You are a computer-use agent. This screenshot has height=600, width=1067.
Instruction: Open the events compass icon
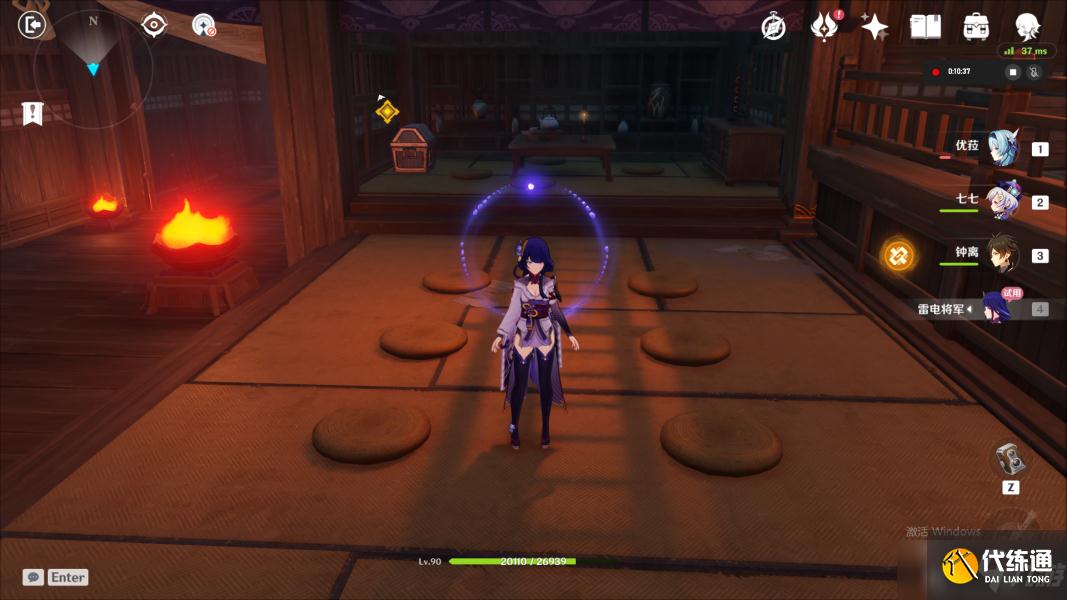[x=773, y=27]
